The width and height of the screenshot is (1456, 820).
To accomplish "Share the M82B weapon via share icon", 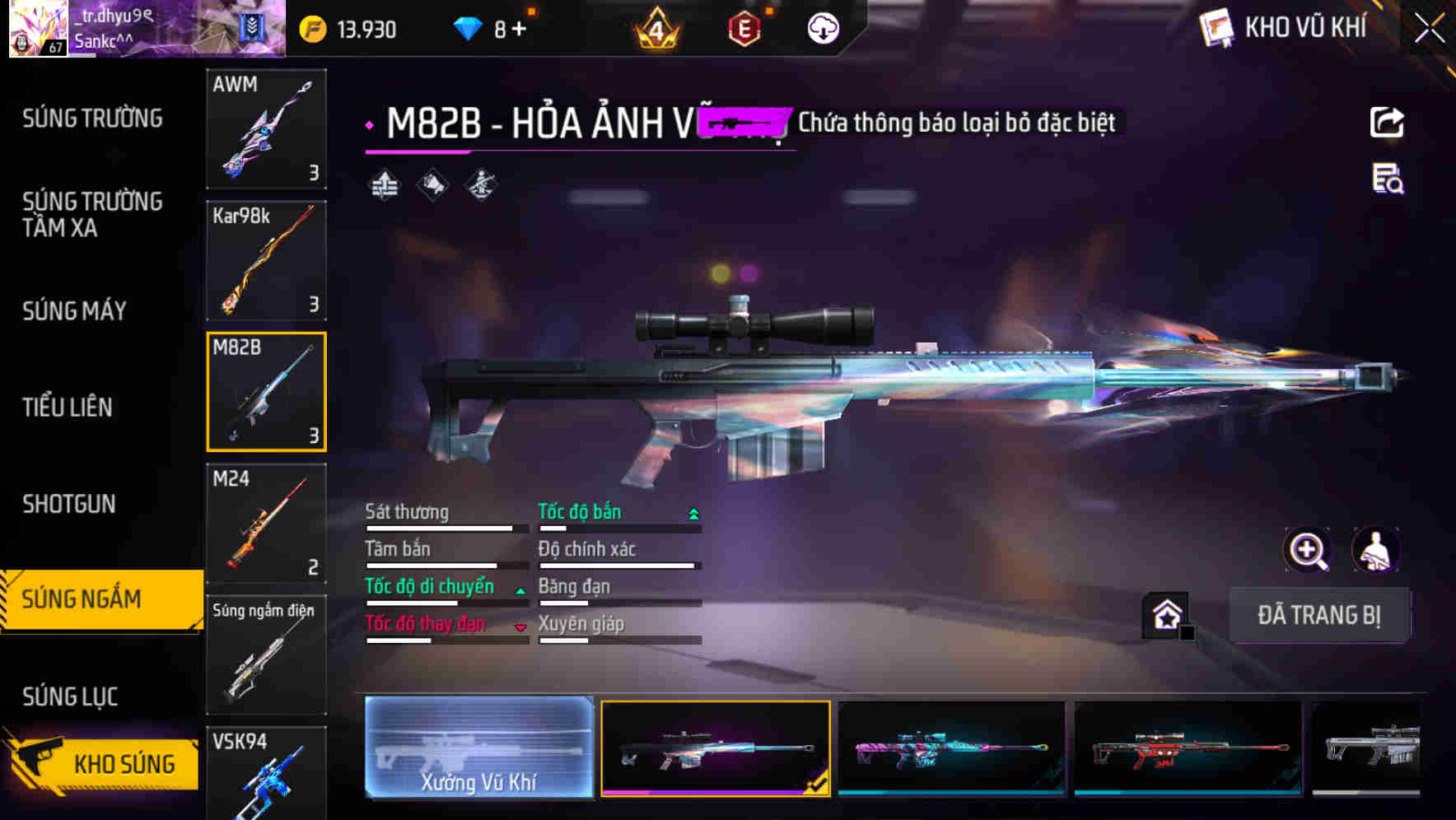I will (1388, 121).
